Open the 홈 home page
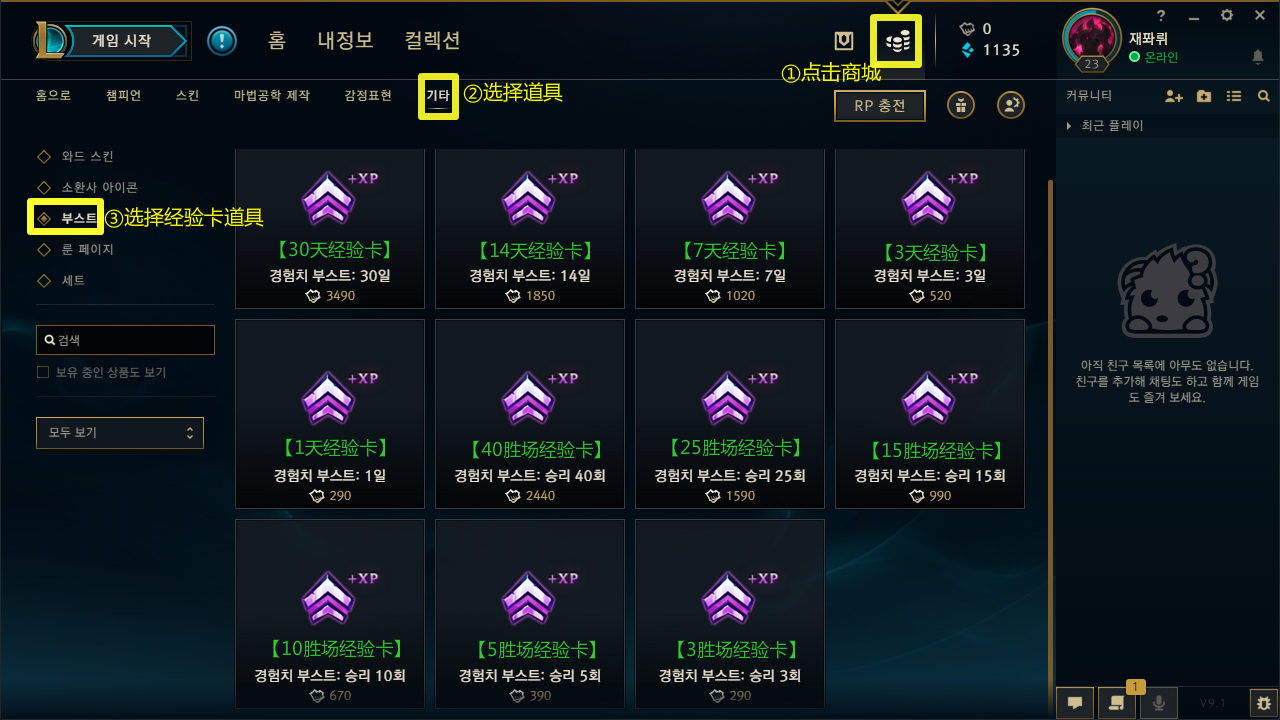 (x=277, y=41)
